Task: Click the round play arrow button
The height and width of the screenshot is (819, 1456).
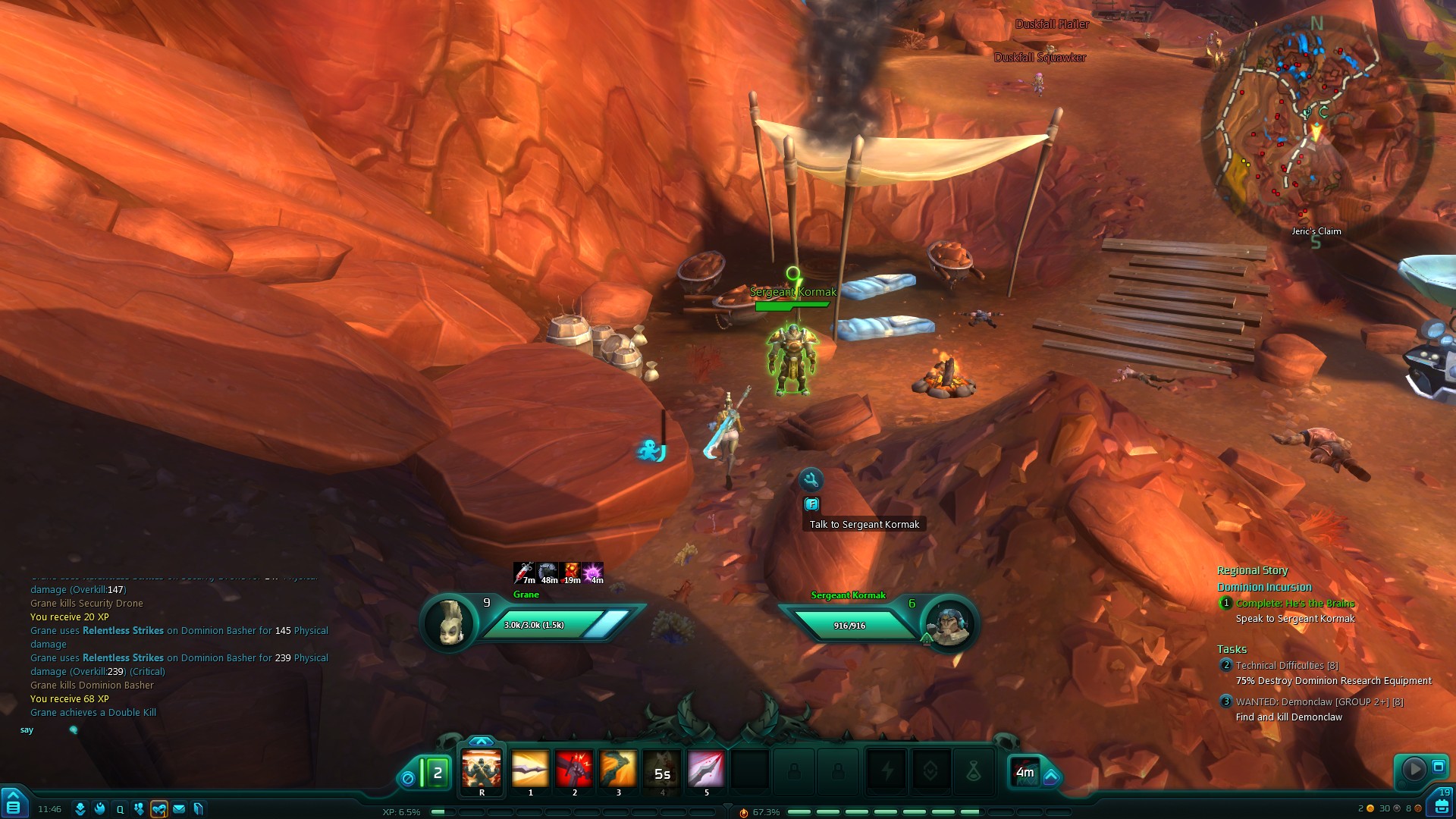Action: (x=1414, y=769)
